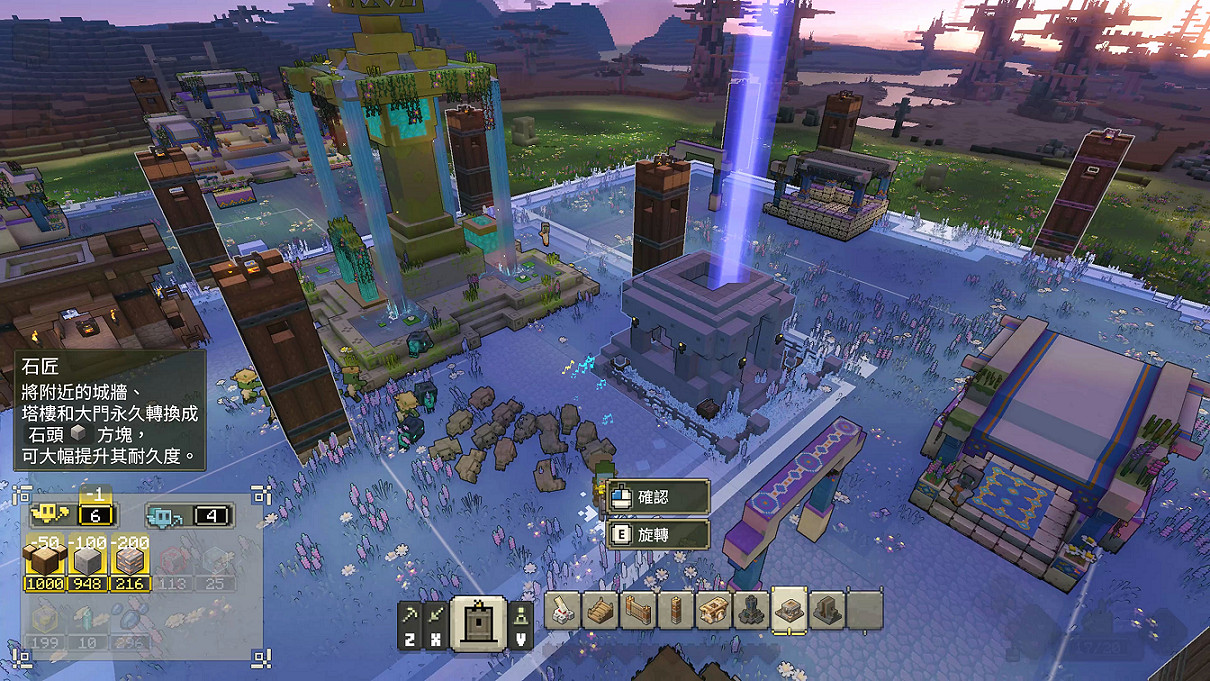Click the highlighted Masonry structure slot
Viewport: 1210px width, 681px height.
[x=789, y=609]
